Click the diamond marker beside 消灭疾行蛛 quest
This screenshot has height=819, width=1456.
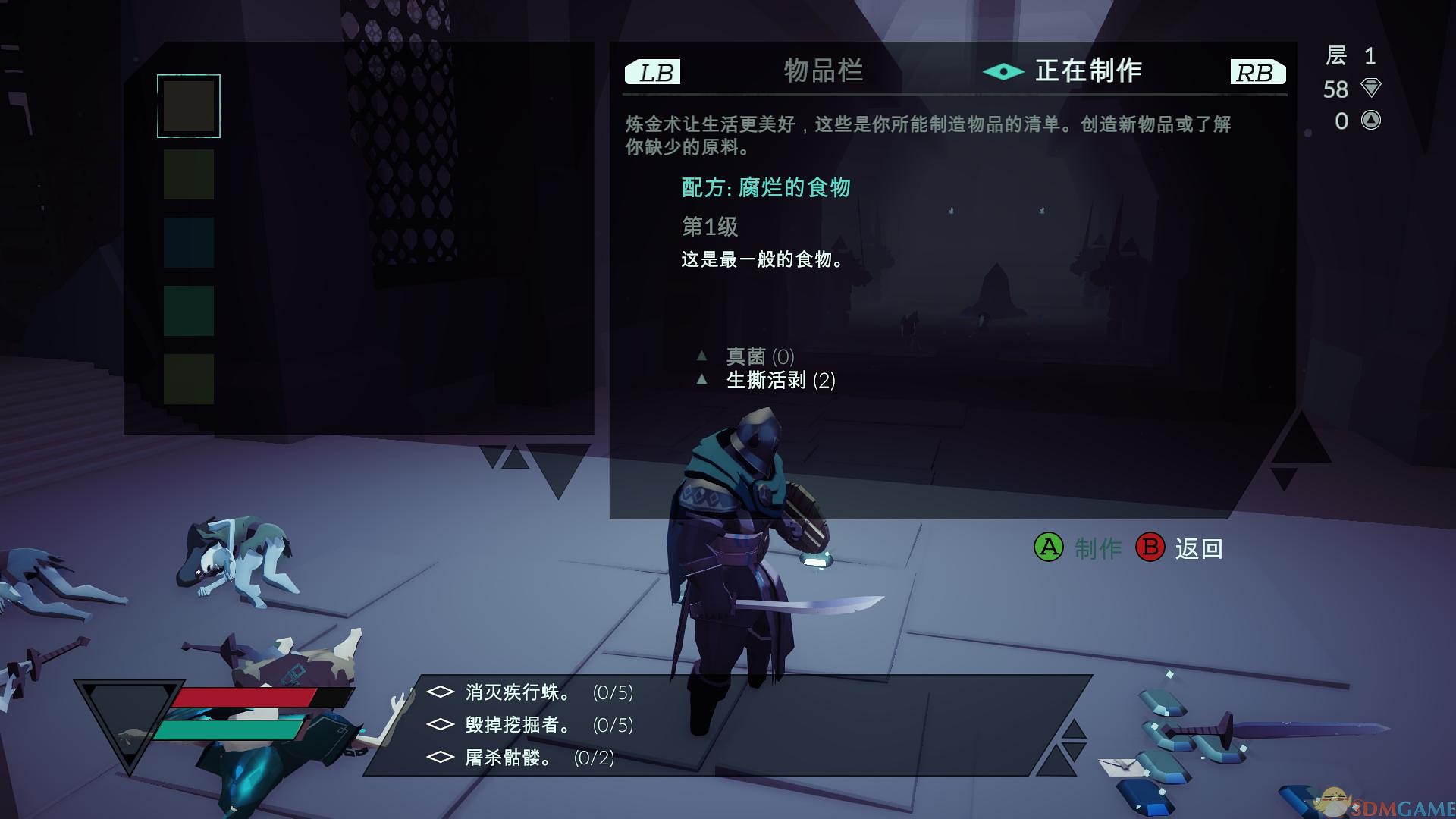[x=440, y=692]
